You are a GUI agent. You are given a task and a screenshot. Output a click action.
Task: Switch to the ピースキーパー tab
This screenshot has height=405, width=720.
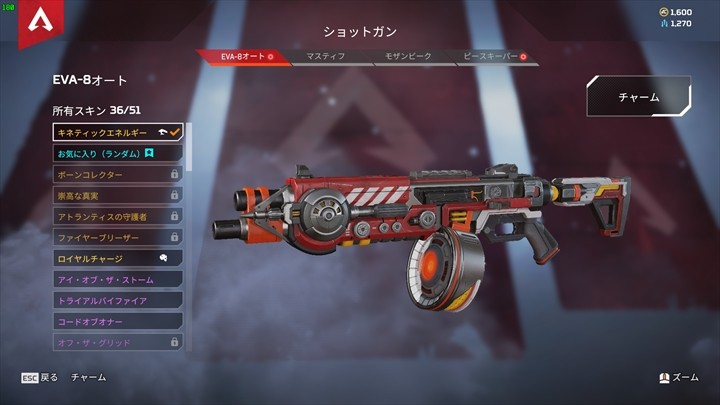pos(491,57)
